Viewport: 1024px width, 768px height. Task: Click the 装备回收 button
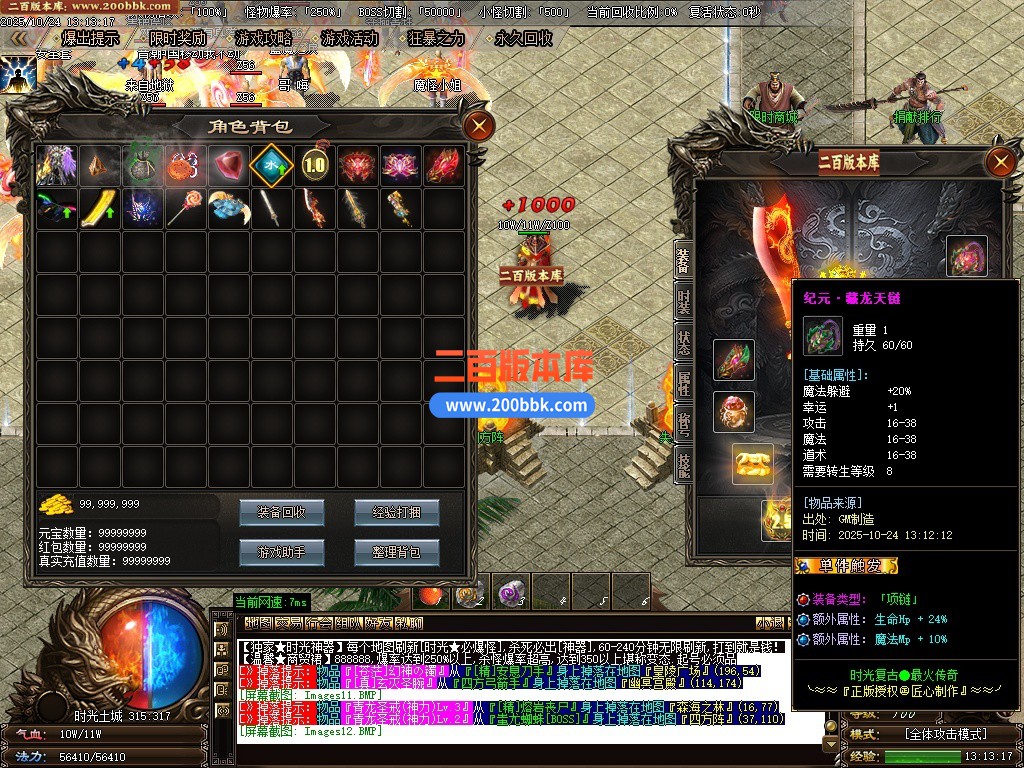(282, 513)
